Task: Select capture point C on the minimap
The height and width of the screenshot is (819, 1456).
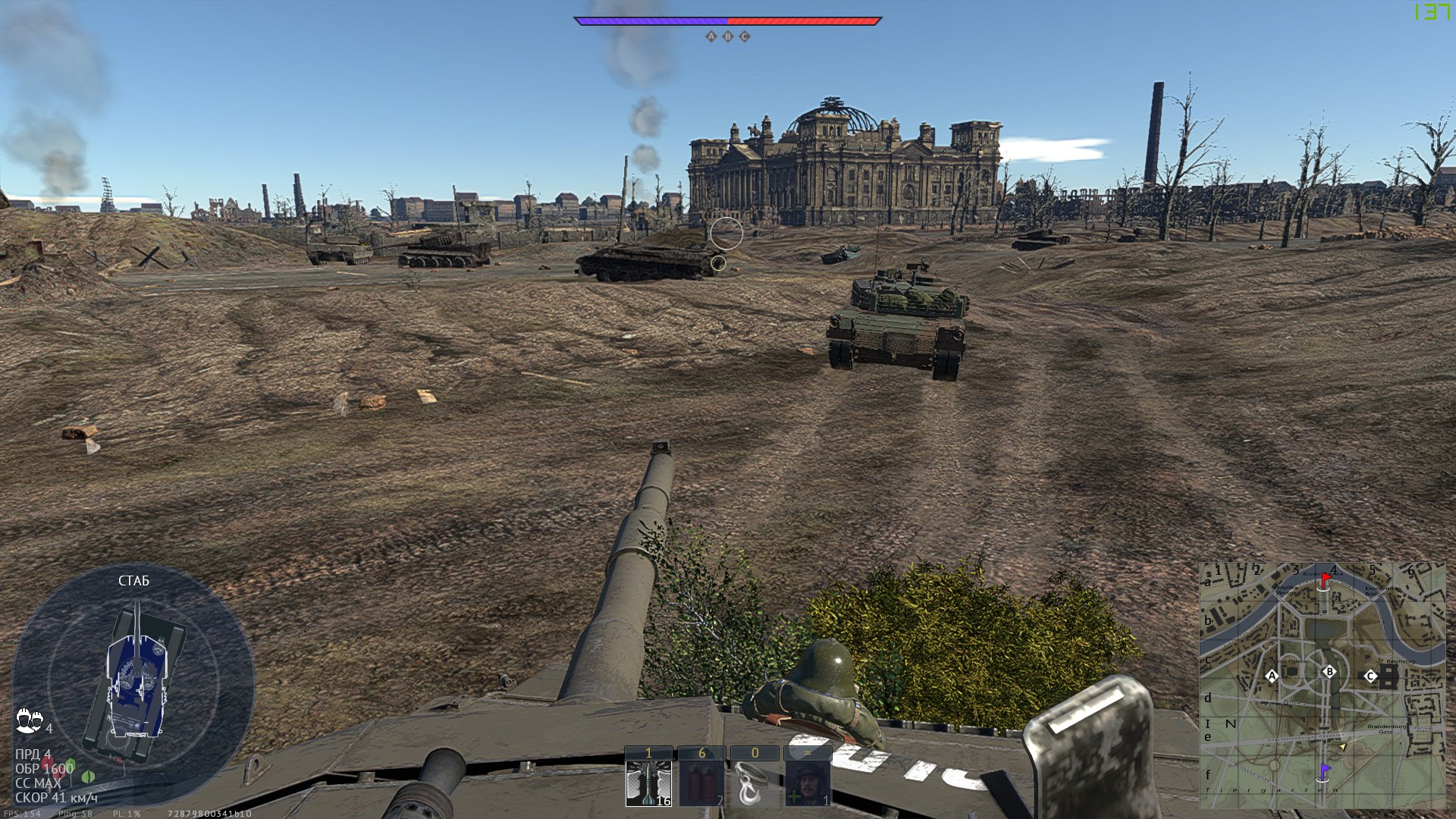Action: (1370, 676)
